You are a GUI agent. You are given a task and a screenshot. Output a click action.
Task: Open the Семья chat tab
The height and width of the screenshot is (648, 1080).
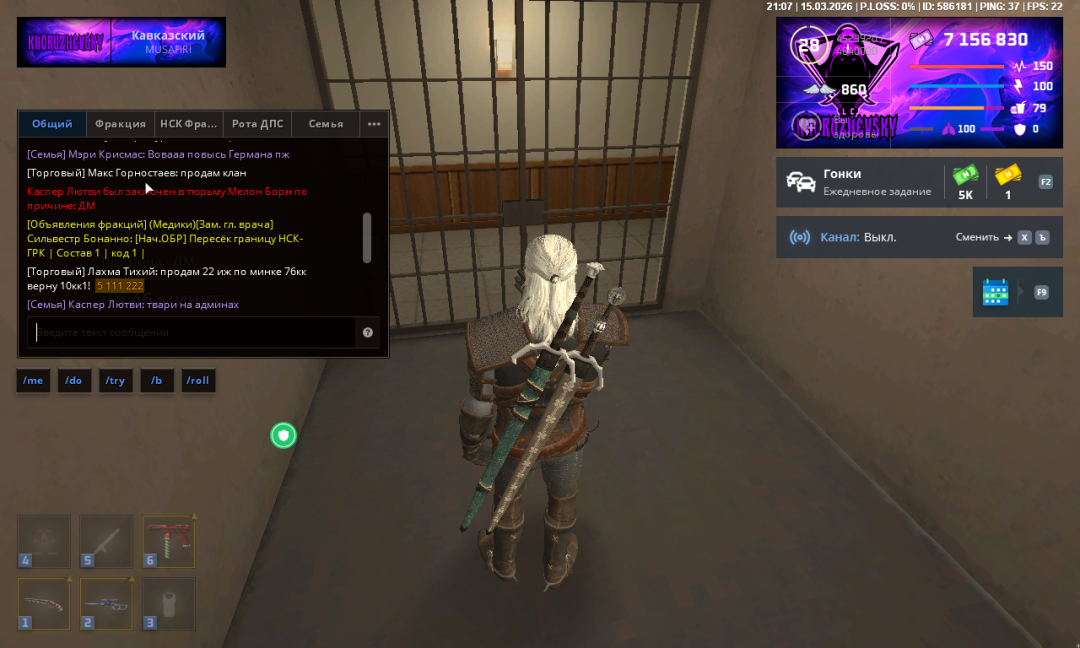pyautogui.click(x=326, y=124)
